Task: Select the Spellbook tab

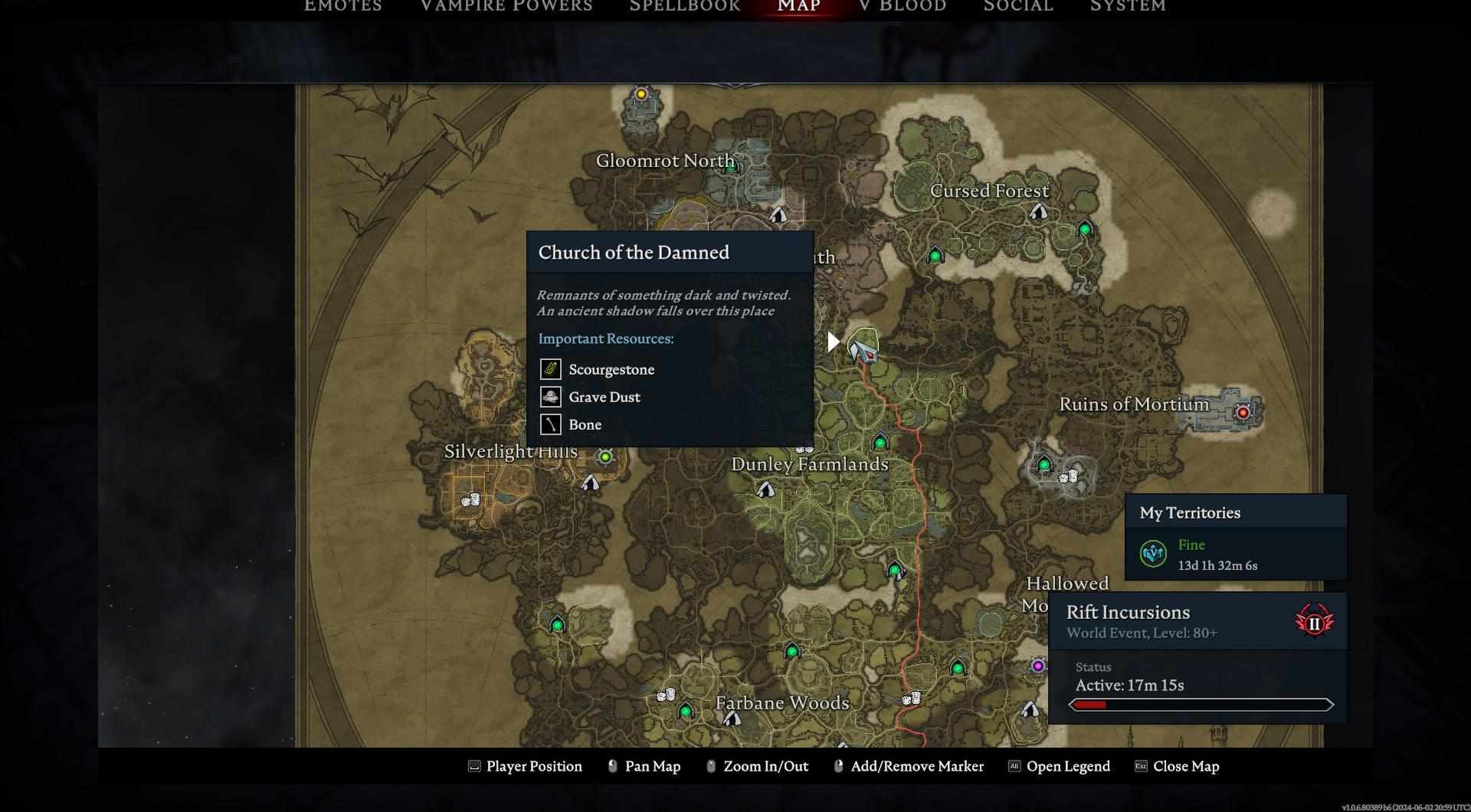Action: click(x=685, y=6)
